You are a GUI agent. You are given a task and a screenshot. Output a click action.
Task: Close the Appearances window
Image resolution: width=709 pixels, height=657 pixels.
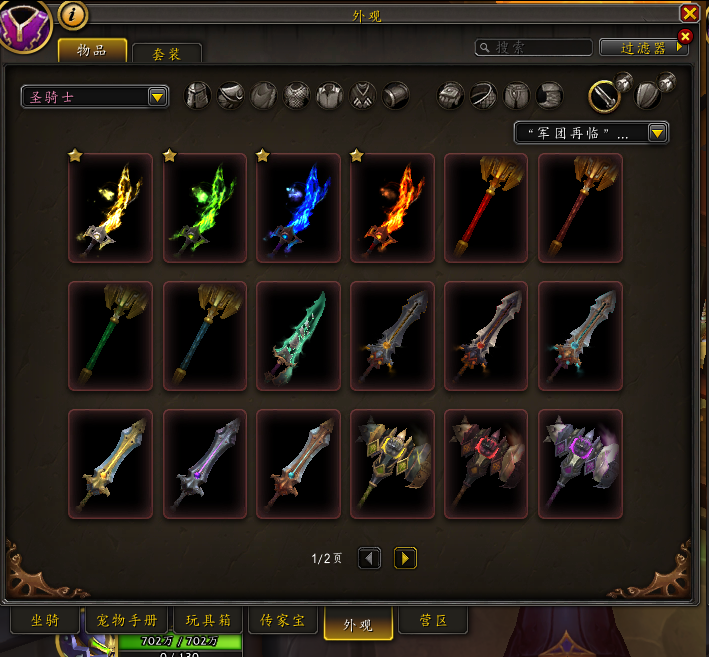689,13
